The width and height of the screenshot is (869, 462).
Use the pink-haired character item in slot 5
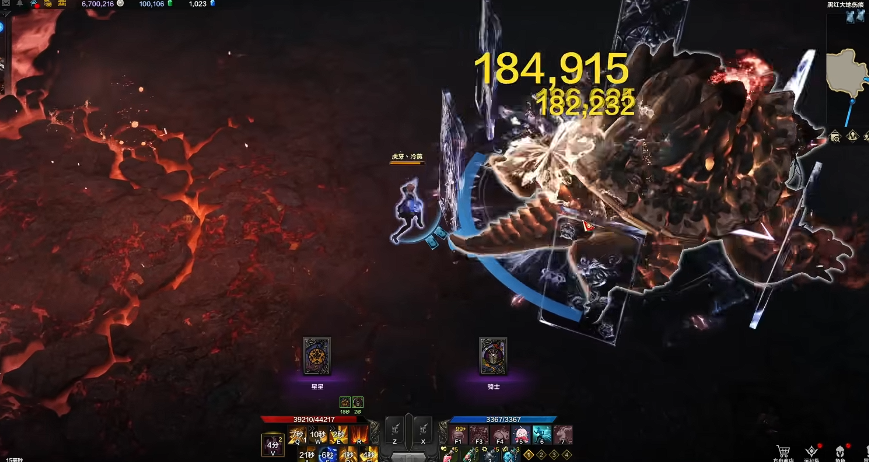pyautogui.click(x=521, y=434)
